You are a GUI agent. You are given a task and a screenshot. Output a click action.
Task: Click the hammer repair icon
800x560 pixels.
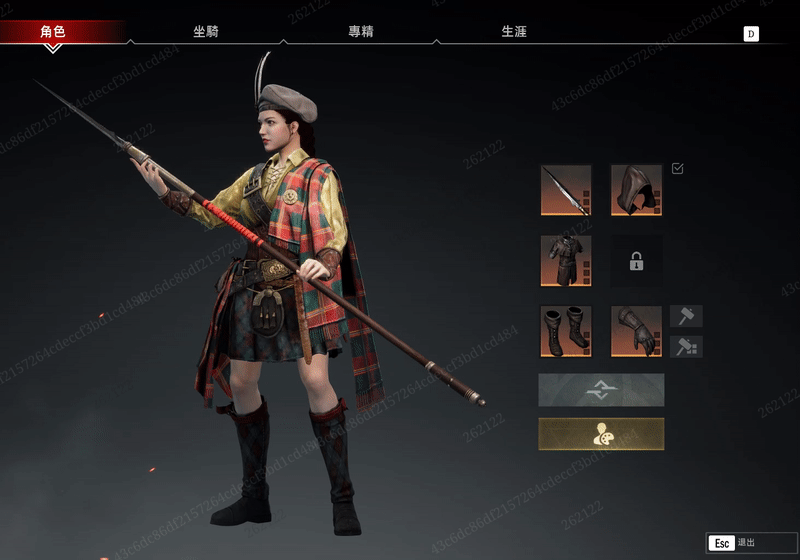pos(686,317)
